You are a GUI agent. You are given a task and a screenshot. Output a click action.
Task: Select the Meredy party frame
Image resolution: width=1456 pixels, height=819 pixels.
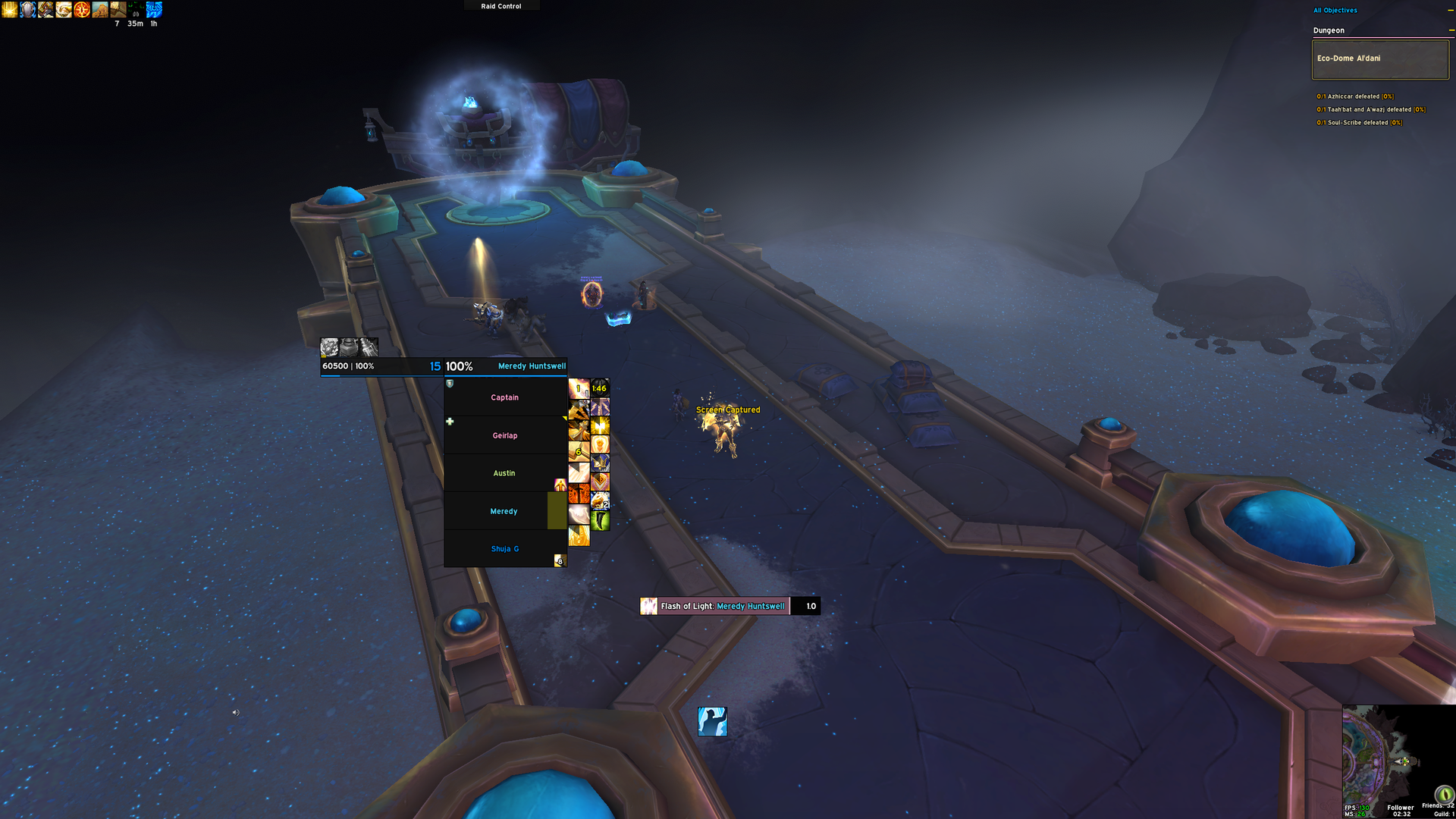coord(504,511)
